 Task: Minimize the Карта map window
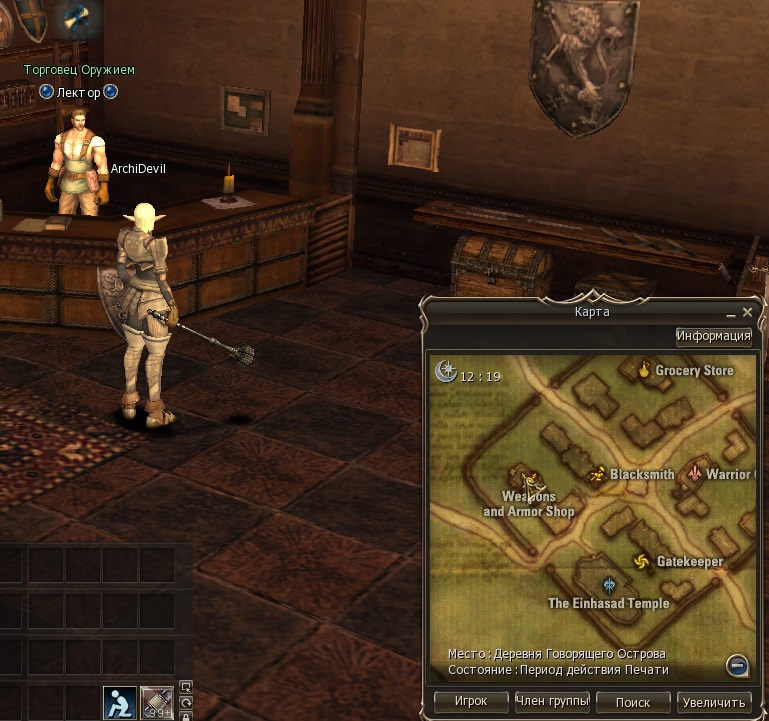(730, 312)
